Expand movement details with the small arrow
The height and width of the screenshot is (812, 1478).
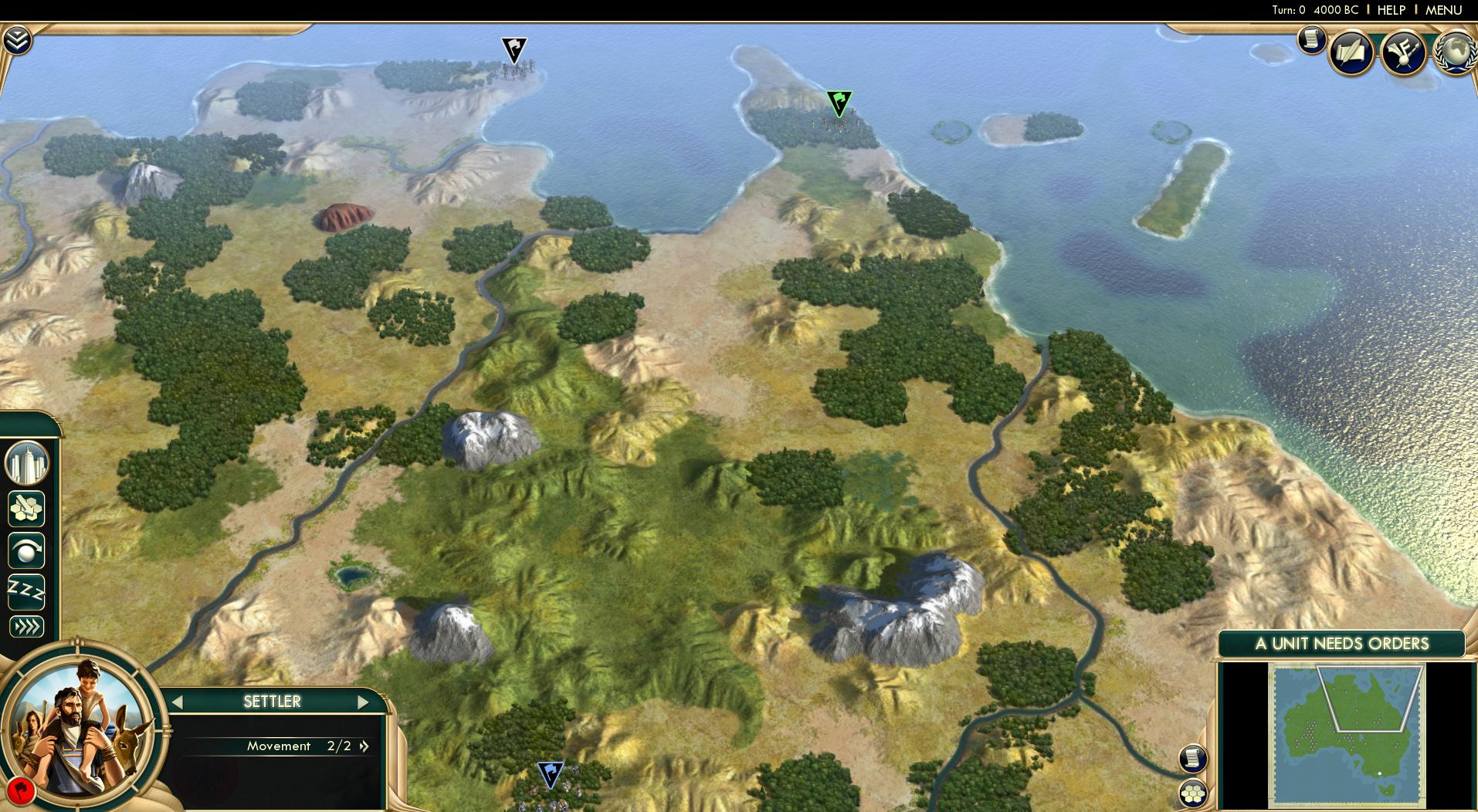(363, 746)
